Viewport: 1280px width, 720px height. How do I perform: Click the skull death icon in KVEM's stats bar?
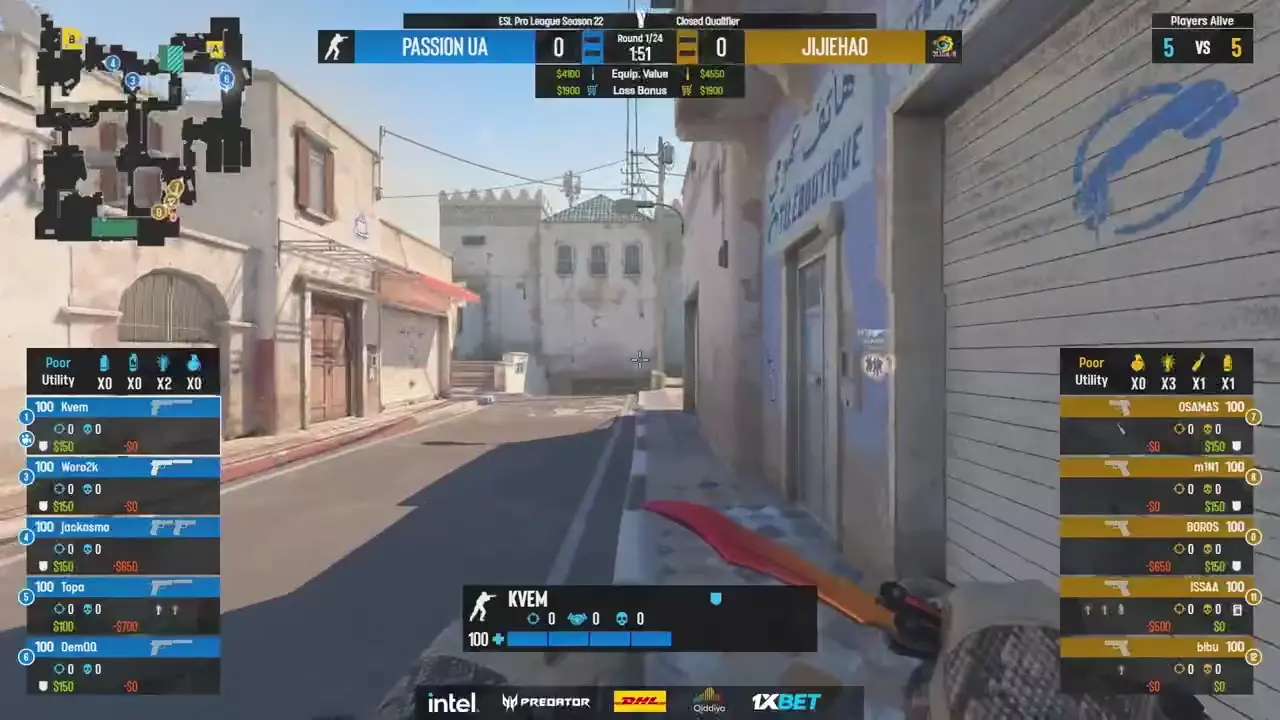[x=621, y=618]
